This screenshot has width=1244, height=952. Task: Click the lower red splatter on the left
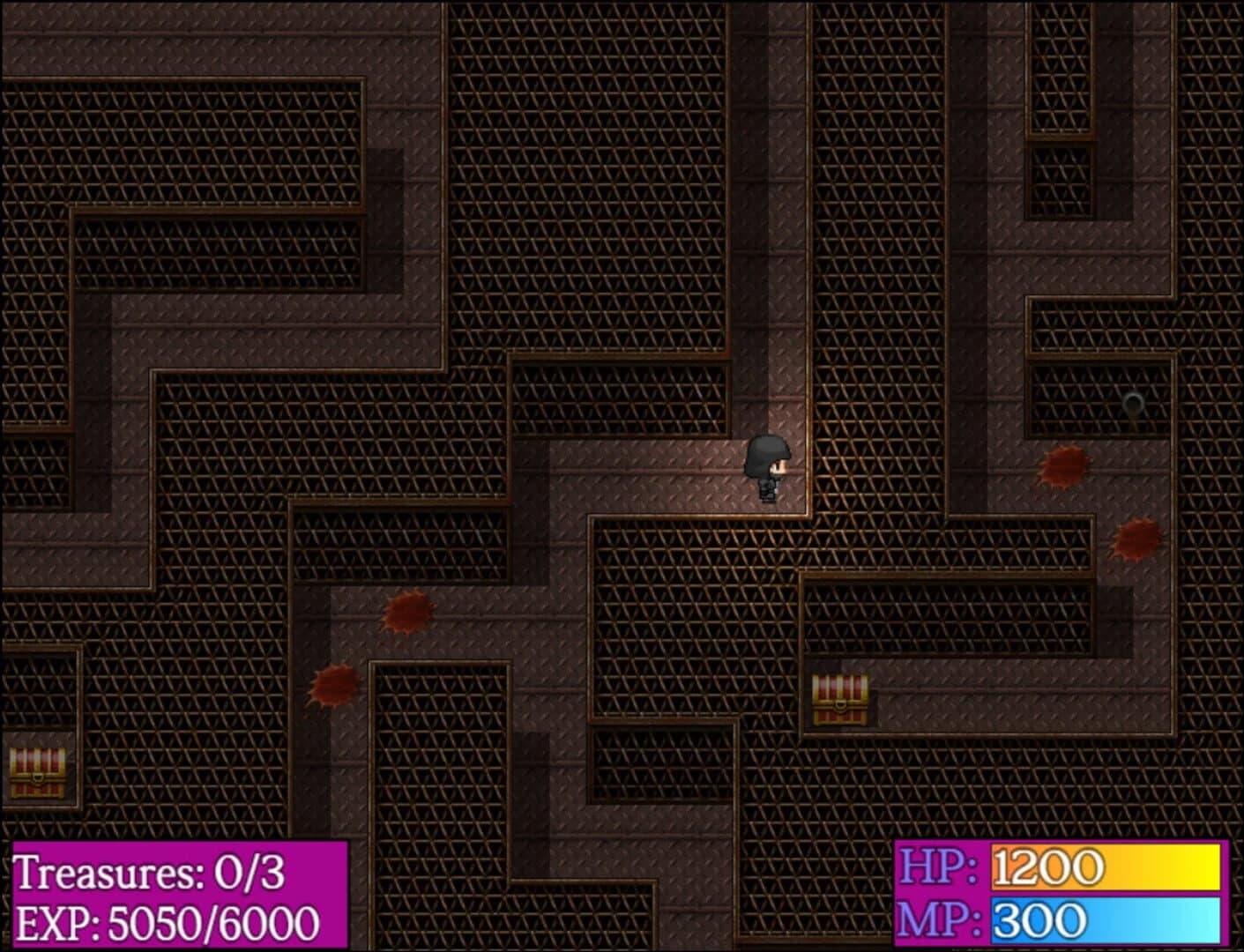[x=333, y=686]
